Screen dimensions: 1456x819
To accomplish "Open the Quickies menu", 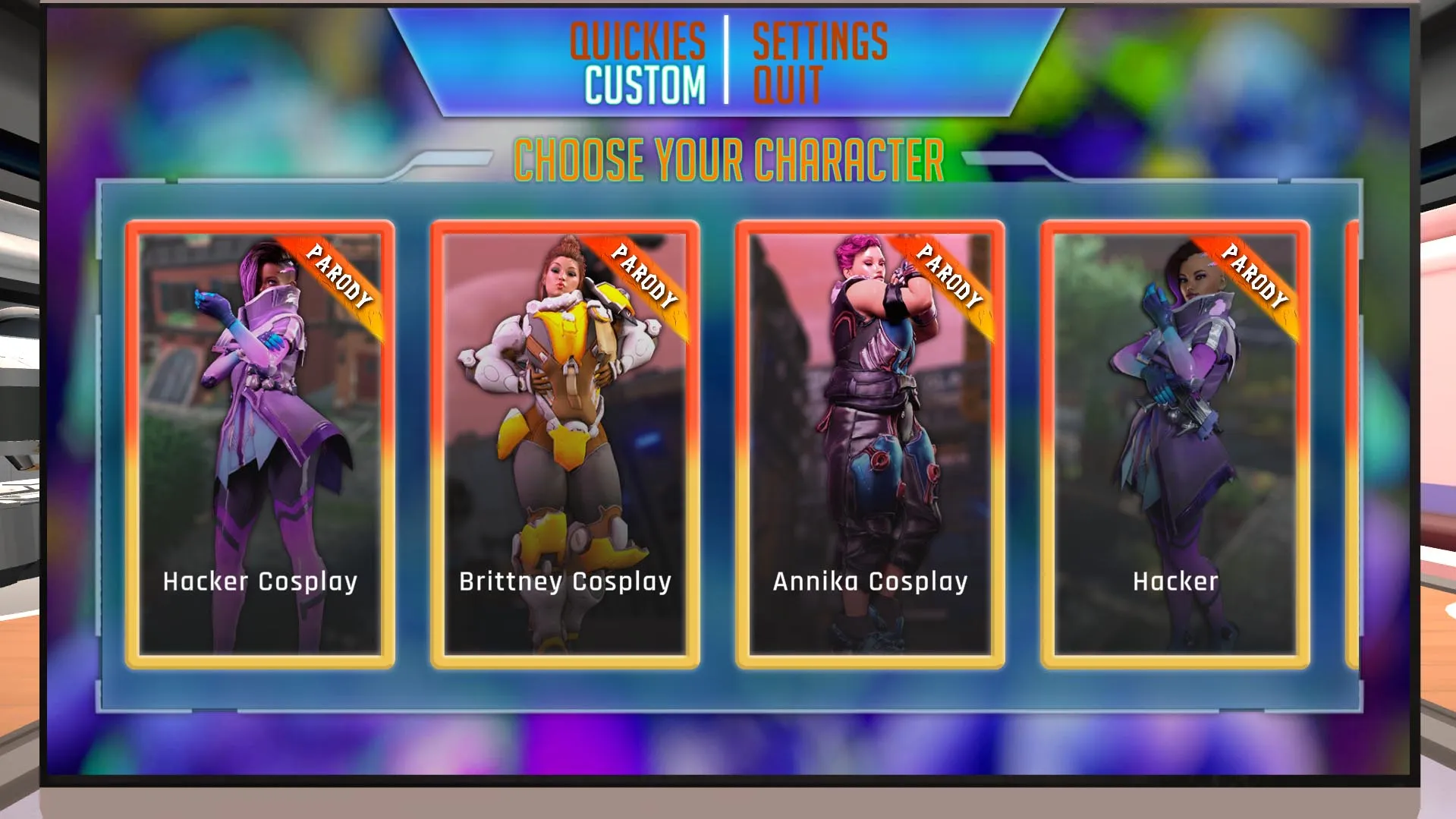I will 637,40.
